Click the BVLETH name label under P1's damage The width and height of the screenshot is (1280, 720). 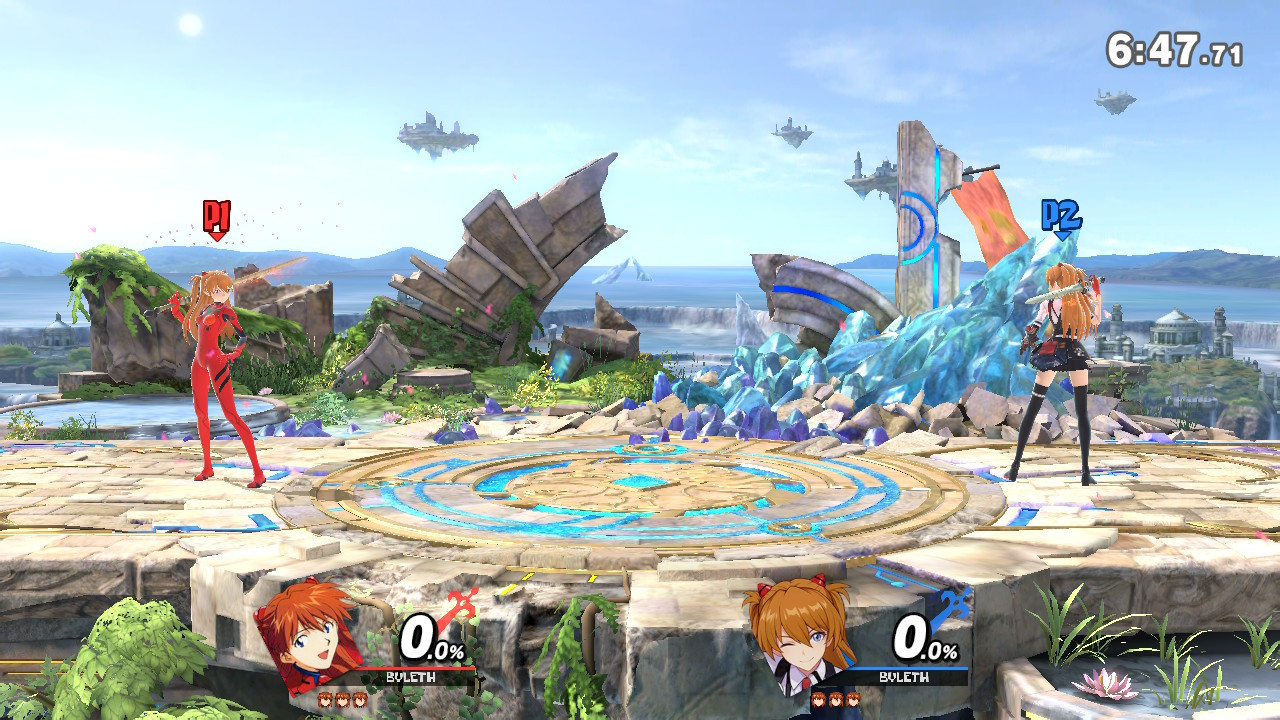coord(410,676)
